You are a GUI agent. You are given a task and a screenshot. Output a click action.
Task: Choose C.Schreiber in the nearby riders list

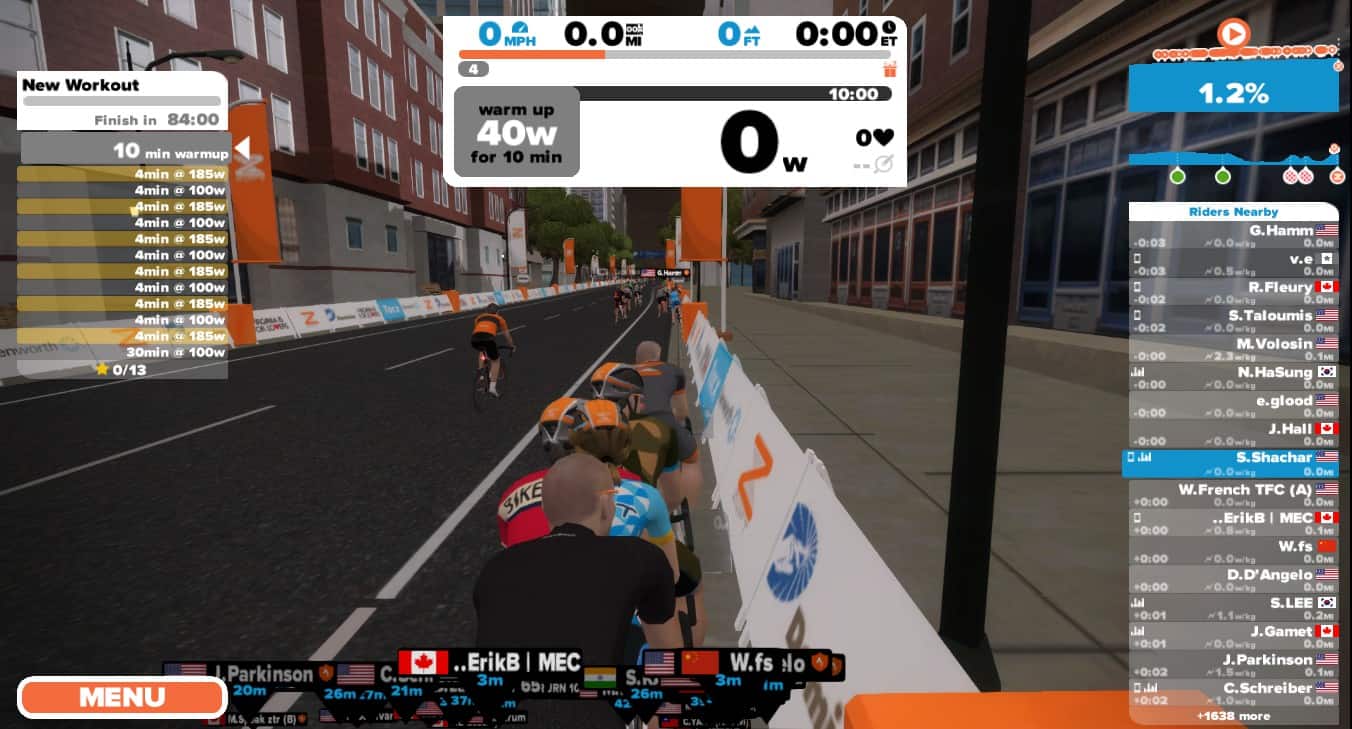coord(1233,693)
